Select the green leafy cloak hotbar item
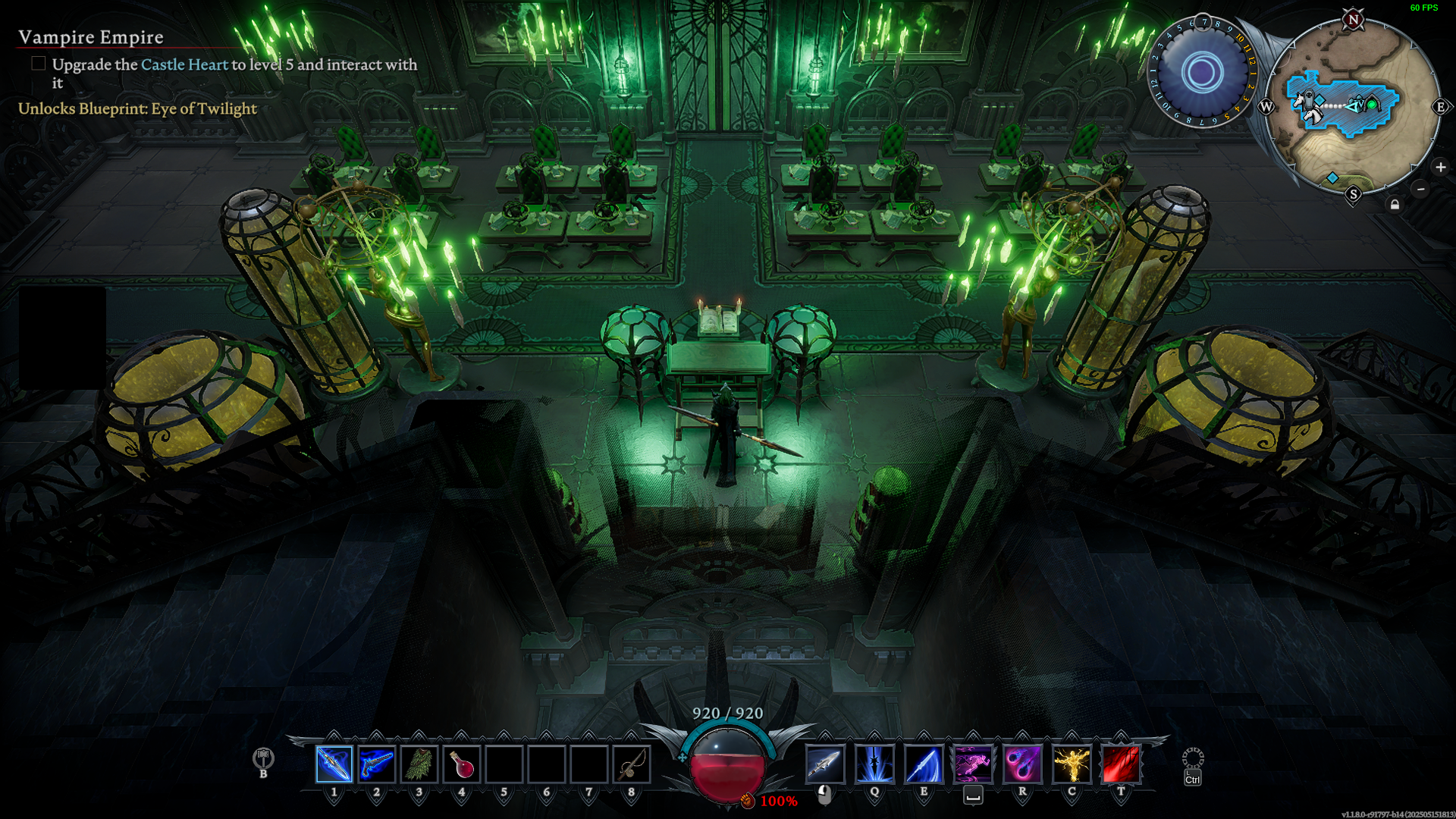Image resolution: width=1456 pixels, height=819 pixels. [x=419, y=764]
